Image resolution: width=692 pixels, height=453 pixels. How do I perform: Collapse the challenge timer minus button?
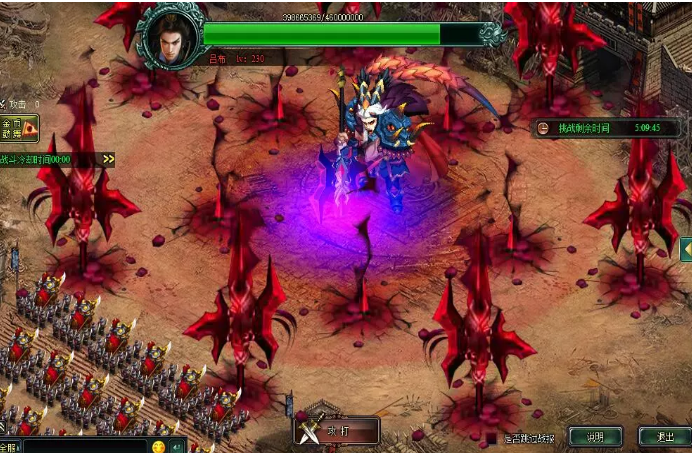[542, 128]
